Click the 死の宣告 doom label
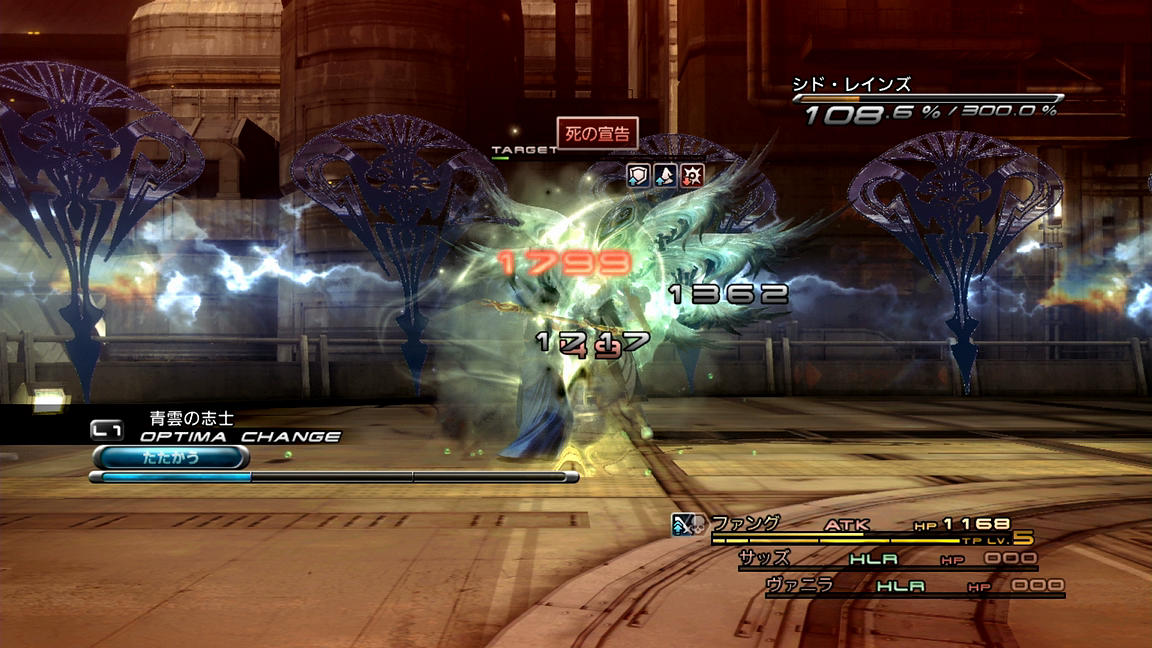The image size is (1152, 648). coord(597,134)
